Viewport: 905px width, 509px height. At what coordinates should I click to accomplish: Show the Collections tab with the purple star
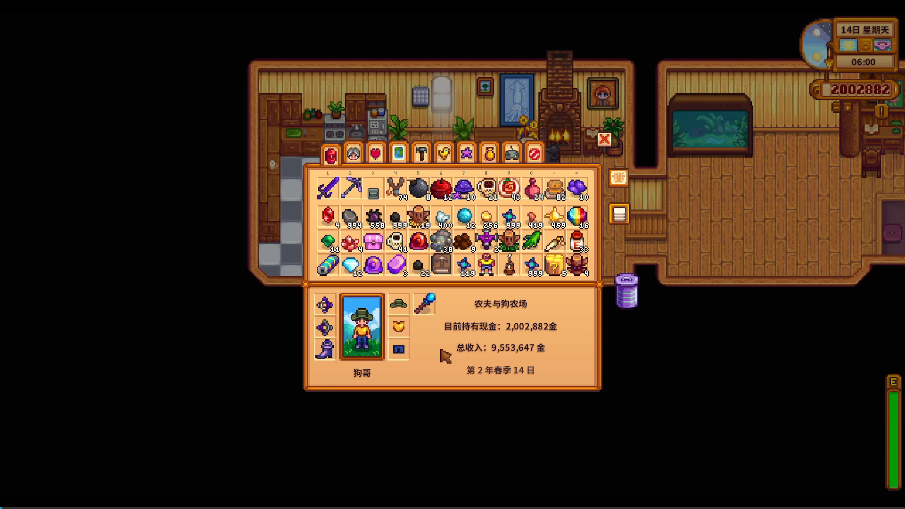pyautogui.click(x=466, y=153)
